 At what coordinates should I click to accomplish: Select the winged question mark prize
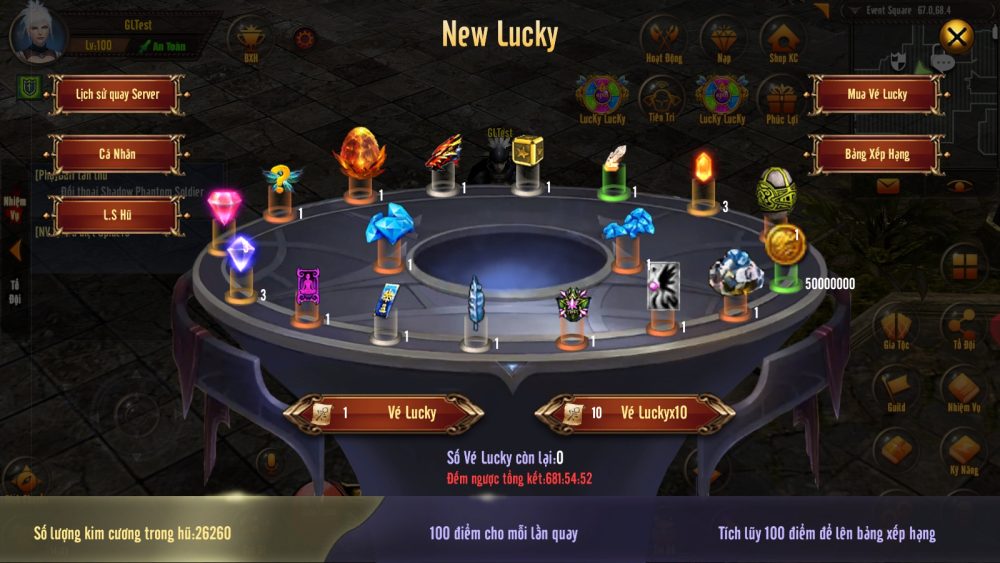click(x=281, y=178)
